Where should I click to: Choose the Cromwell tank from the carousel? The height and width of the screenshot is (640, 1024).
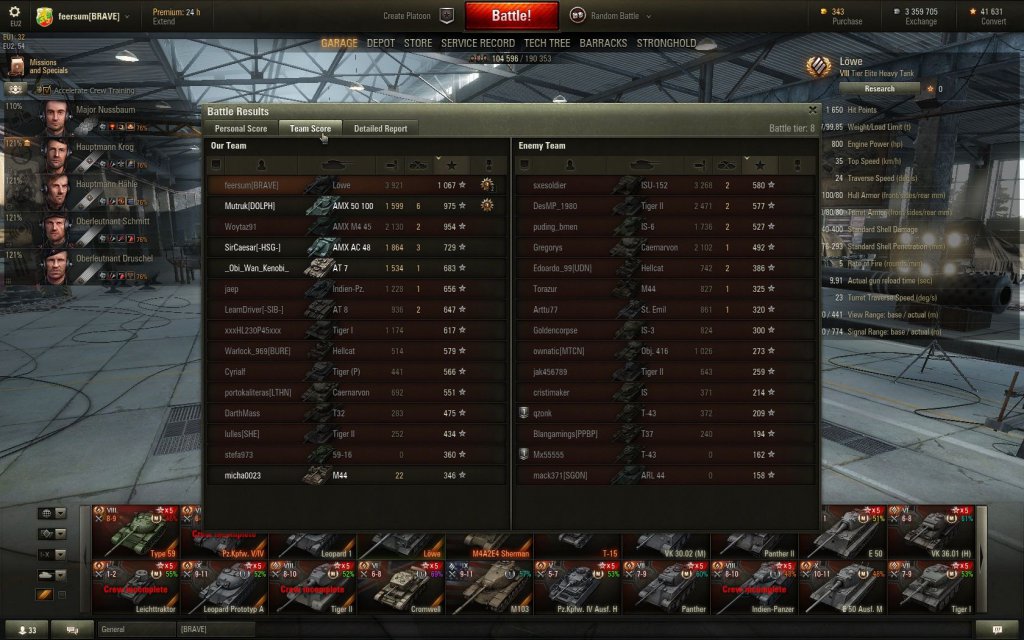[400, 585]
